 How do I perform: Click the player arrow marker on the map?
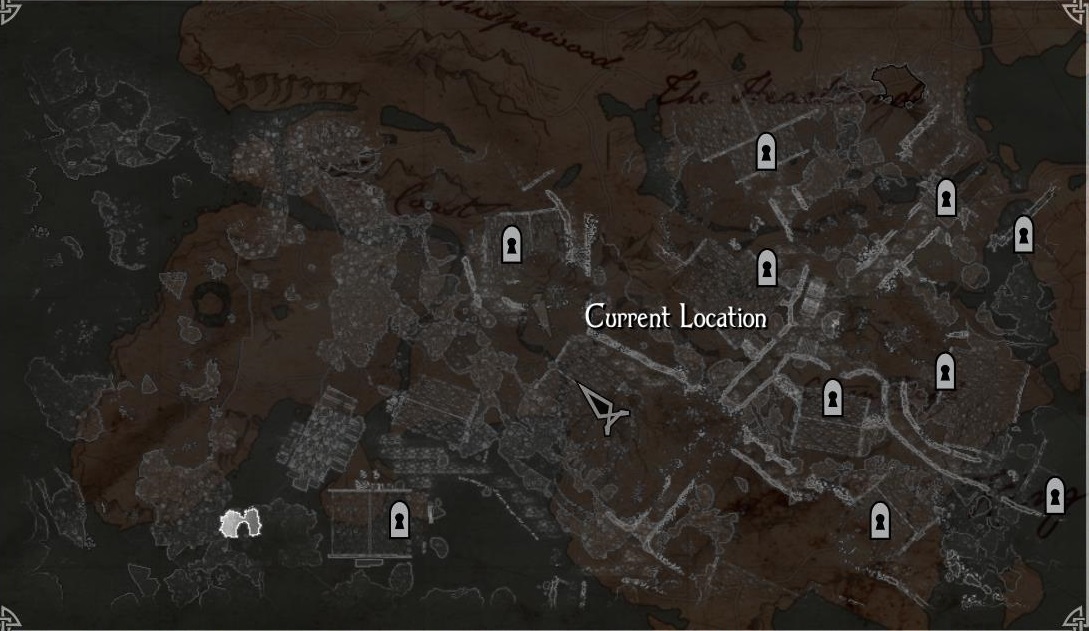click(x=602, y=408)
